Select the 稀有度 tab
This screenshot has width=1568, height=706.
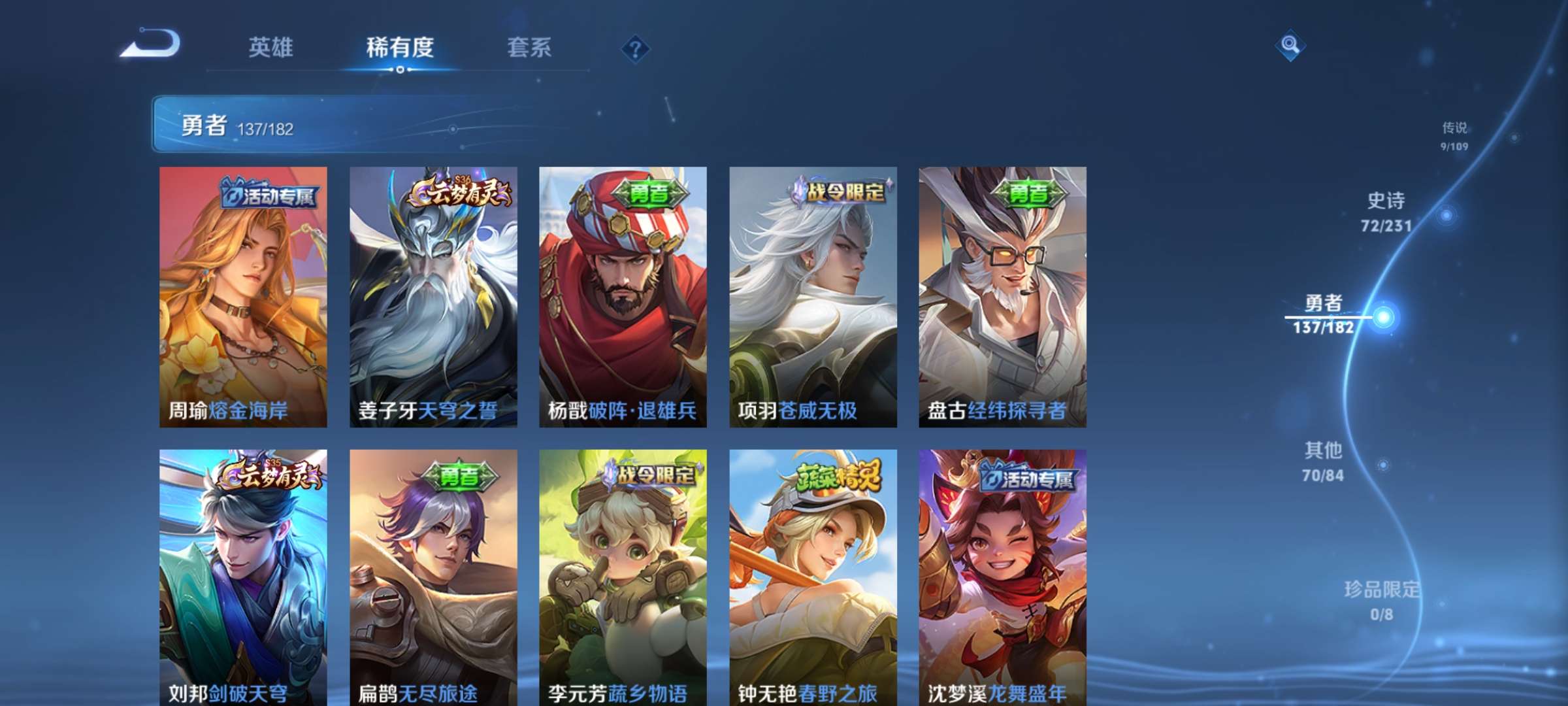pos(400,47)
